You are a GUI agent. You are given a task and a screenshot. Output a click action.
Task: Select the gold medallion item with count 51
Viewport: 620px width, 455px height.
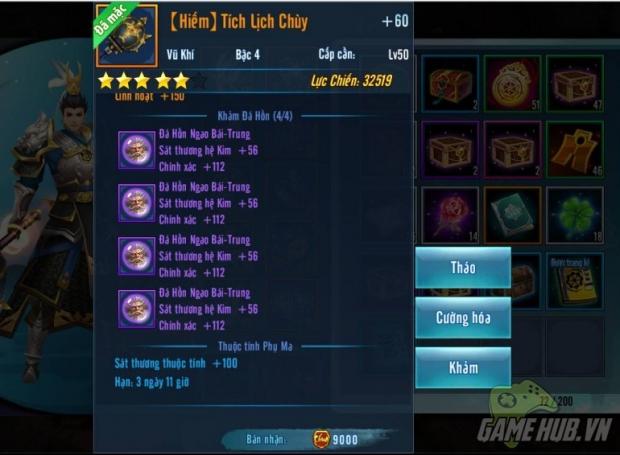[x=512, y=83]
